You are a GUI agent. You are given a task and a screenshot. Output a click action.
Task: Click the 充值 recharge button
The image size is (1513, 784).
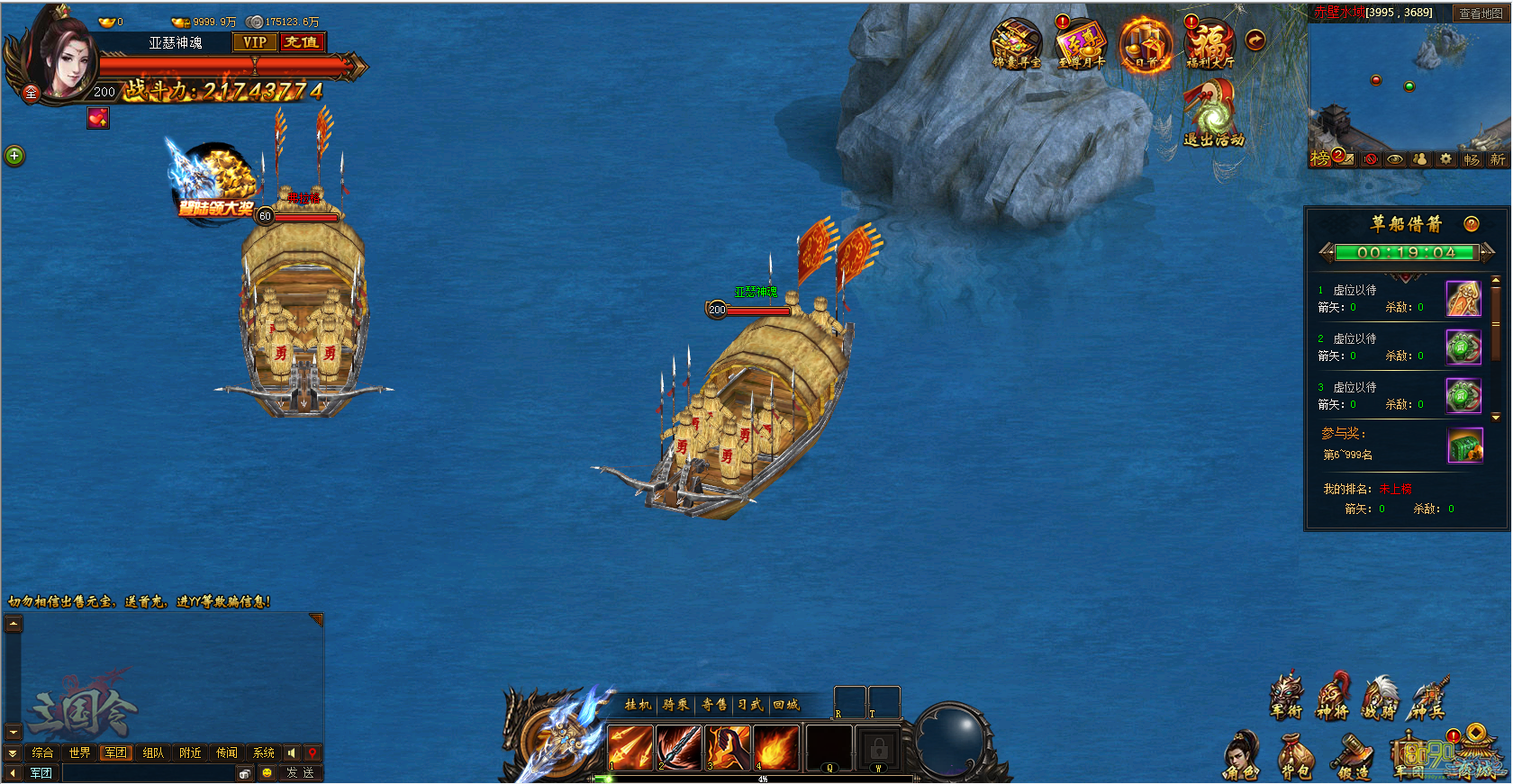click(x=302, y=42)
